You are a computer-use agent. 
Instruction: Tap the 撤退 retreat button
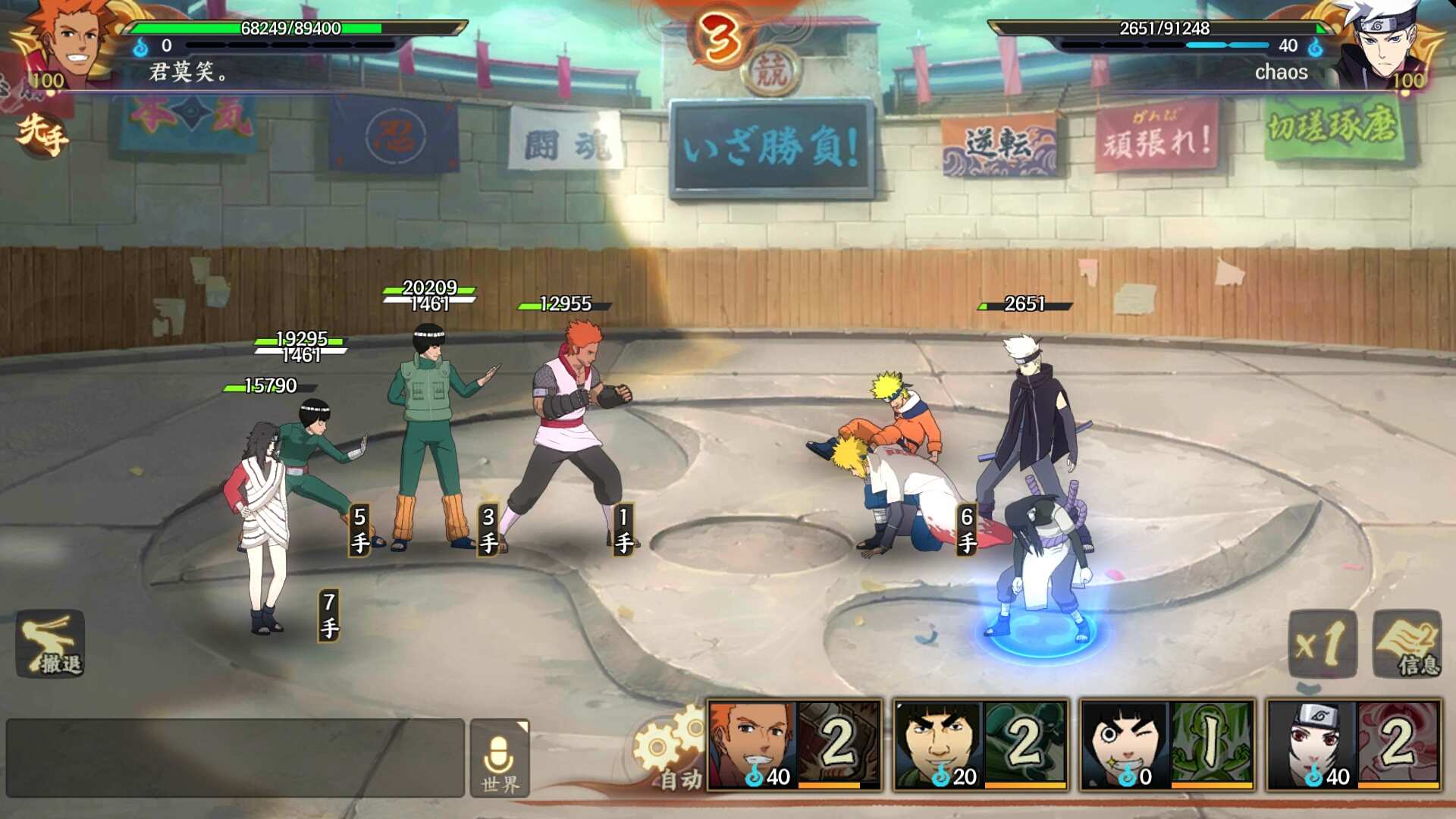pos(50,644)
